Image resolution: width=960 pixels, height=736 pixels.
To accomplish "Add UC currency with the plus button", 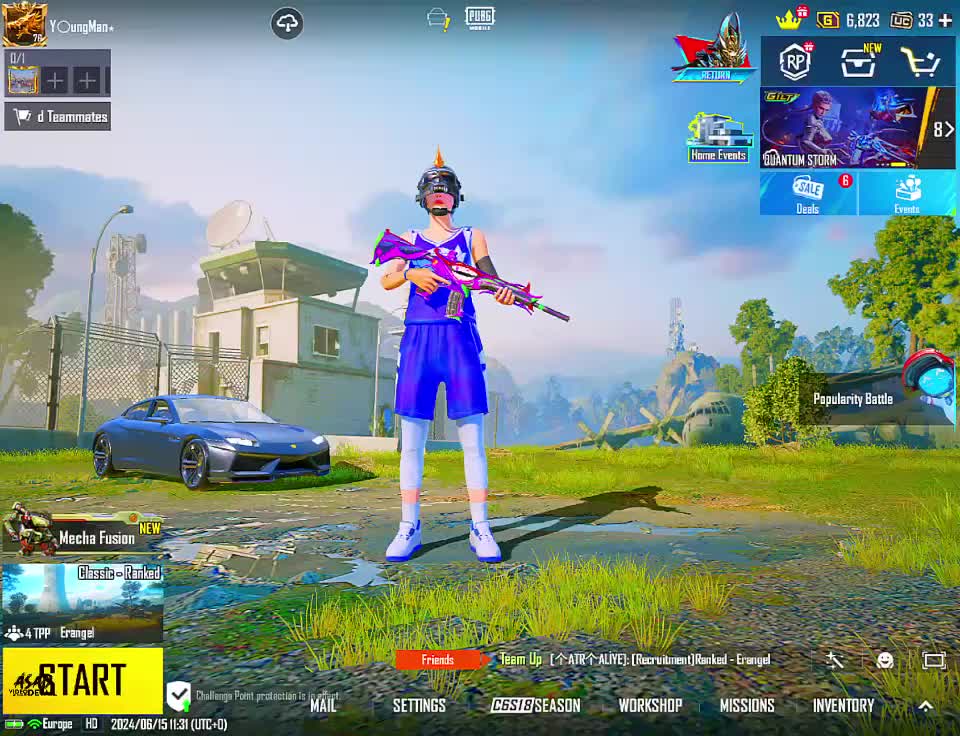I will pyautogui.click(x=944, y=20).
